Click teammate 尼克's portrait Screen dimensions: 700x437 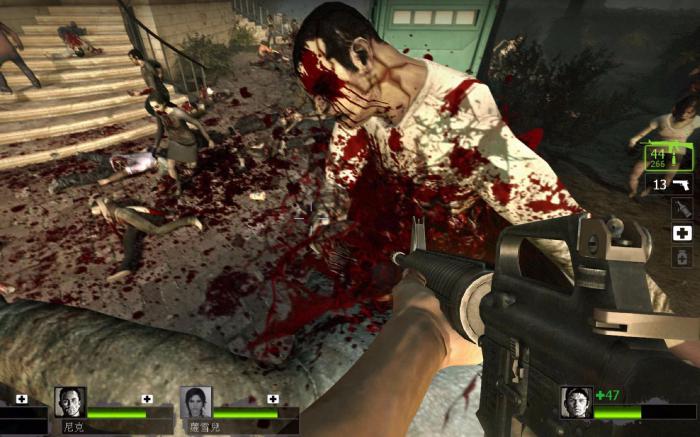(x=70, y=402)
